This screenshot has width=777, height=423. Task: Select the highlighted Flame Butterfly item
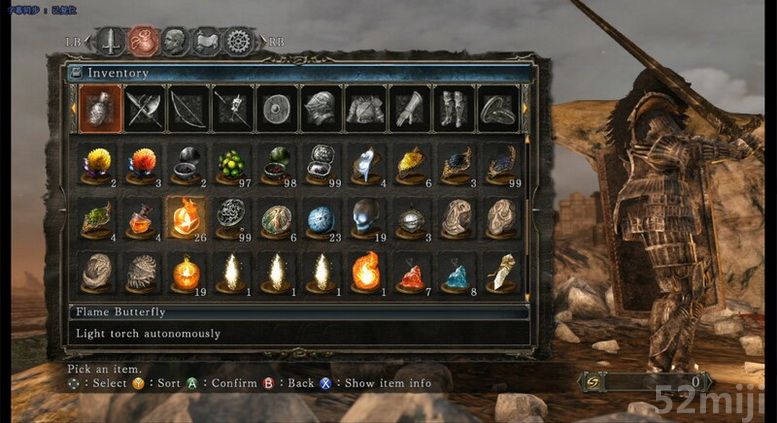coord(187,217)
